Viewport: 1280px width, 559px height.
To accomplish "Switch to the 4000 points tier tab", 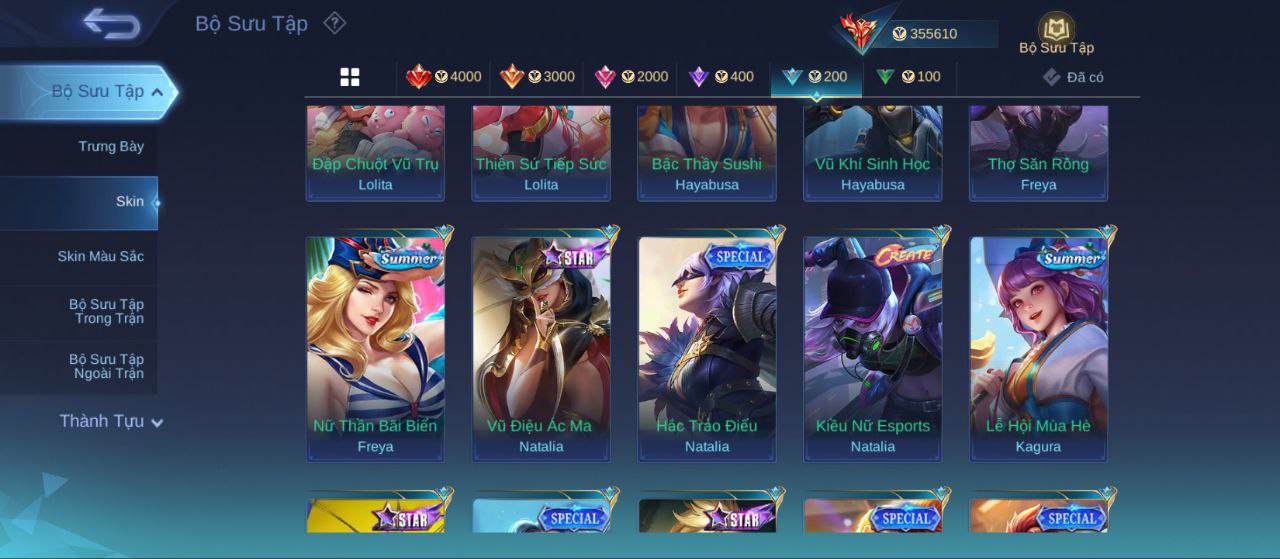I will [443, 77].
